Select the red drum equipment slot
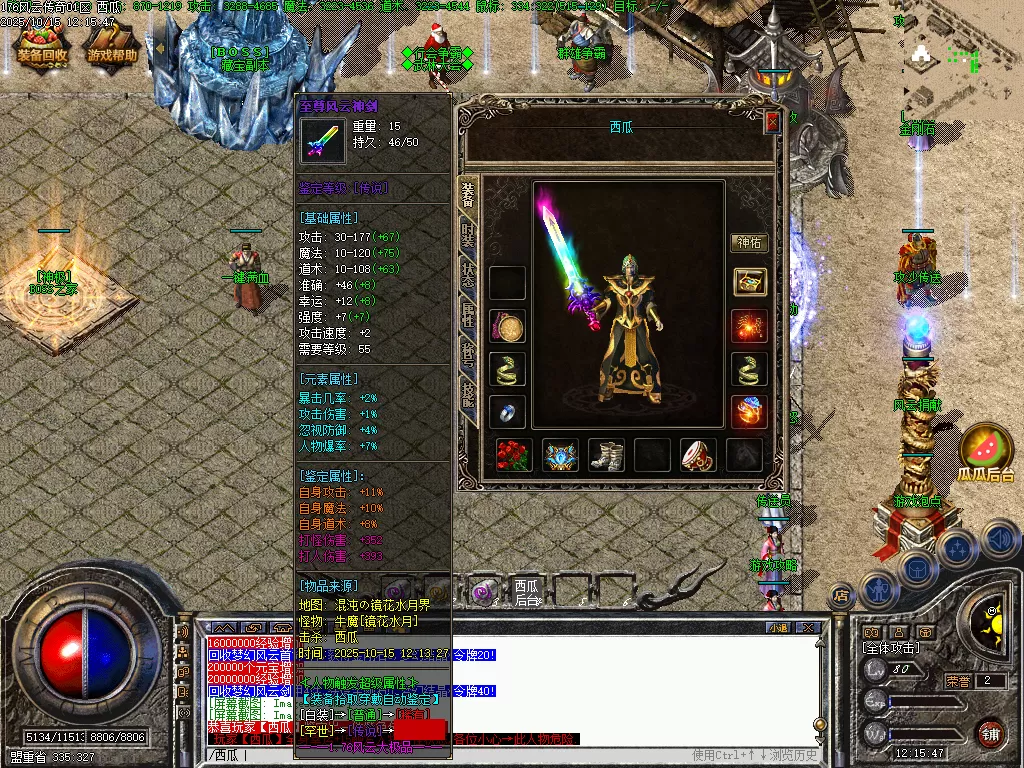The width and height of the screenshot is (1024, 768). point(698,456)
